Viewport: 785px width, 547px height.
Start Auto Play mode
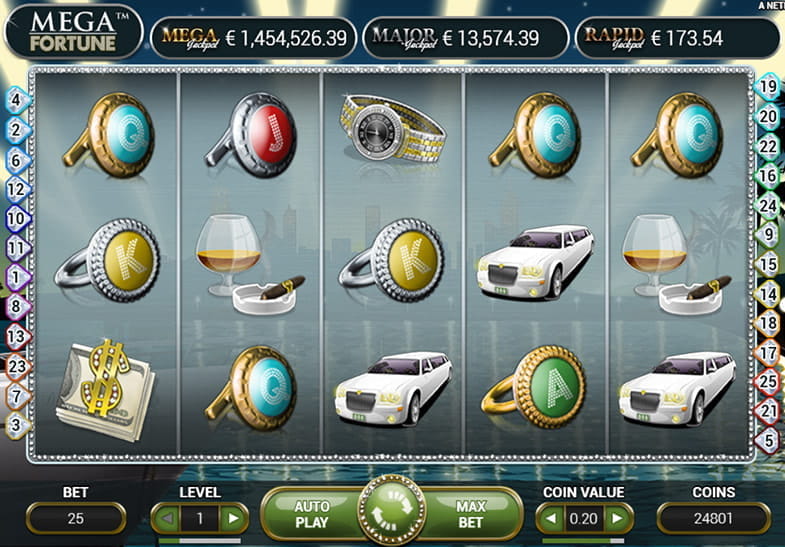(311, 514)
